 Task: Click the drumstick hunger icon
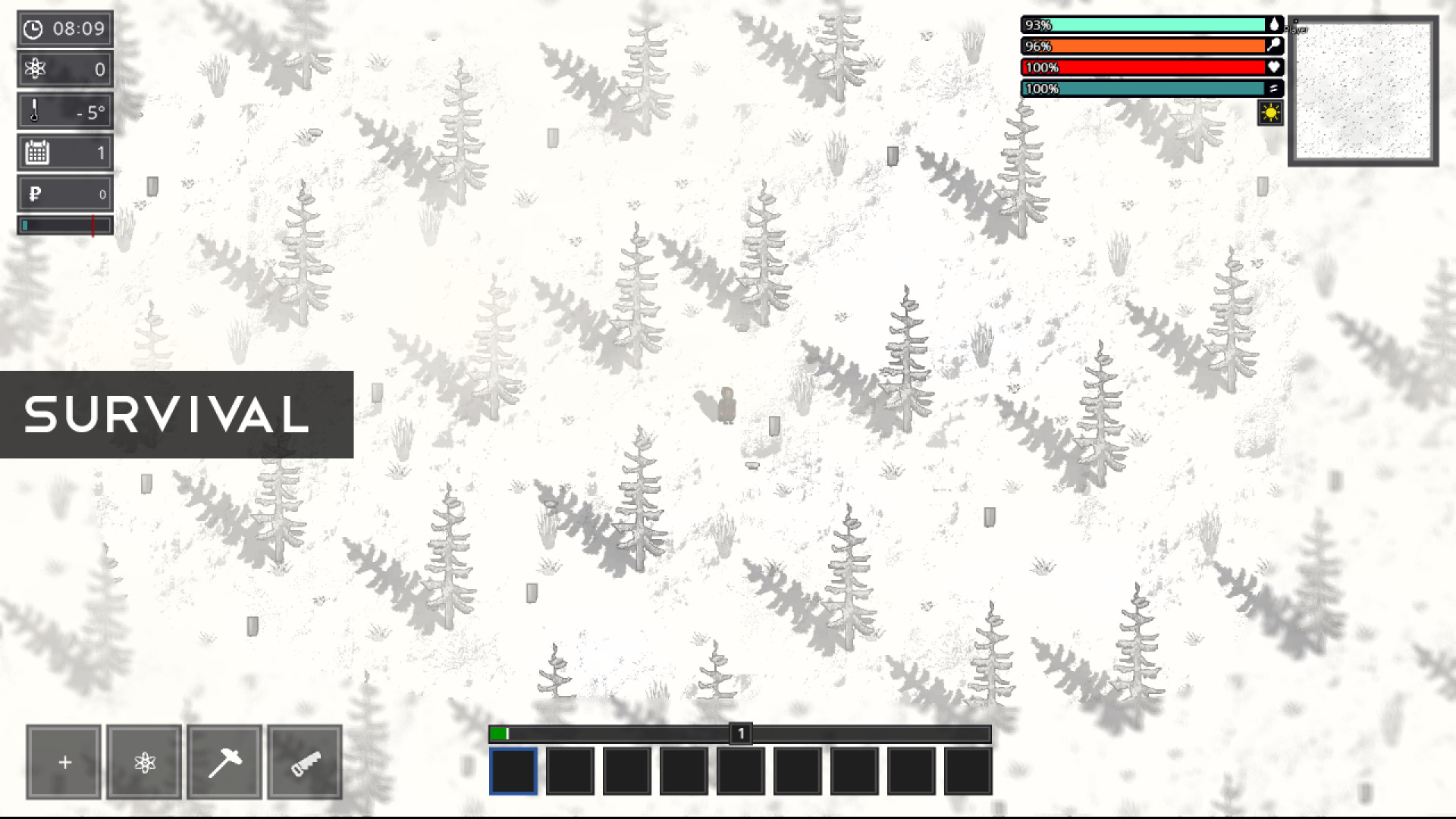click(1276, 45)
